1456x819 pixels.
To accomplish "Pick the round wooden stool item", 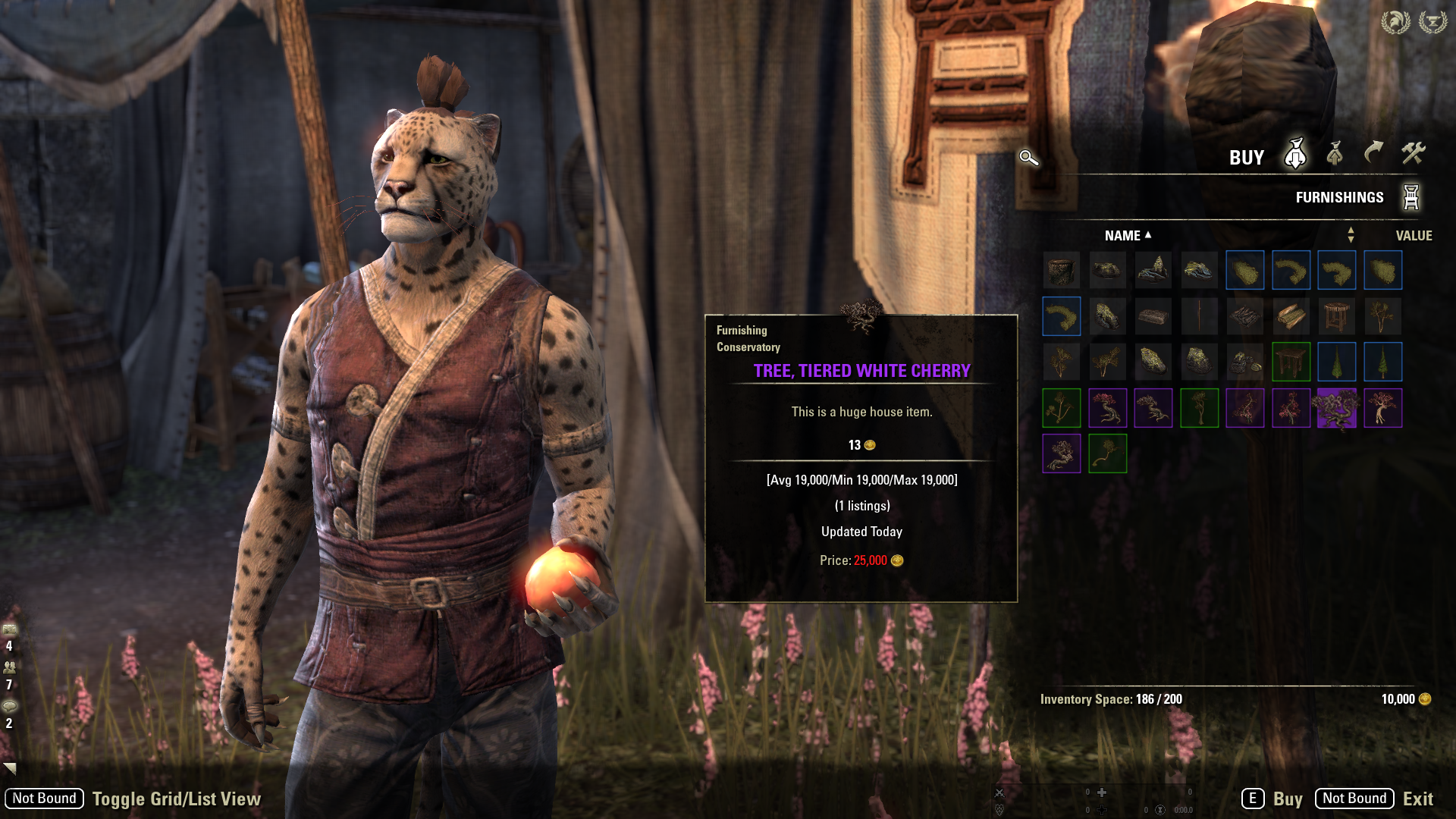I will coord(1337,316).
